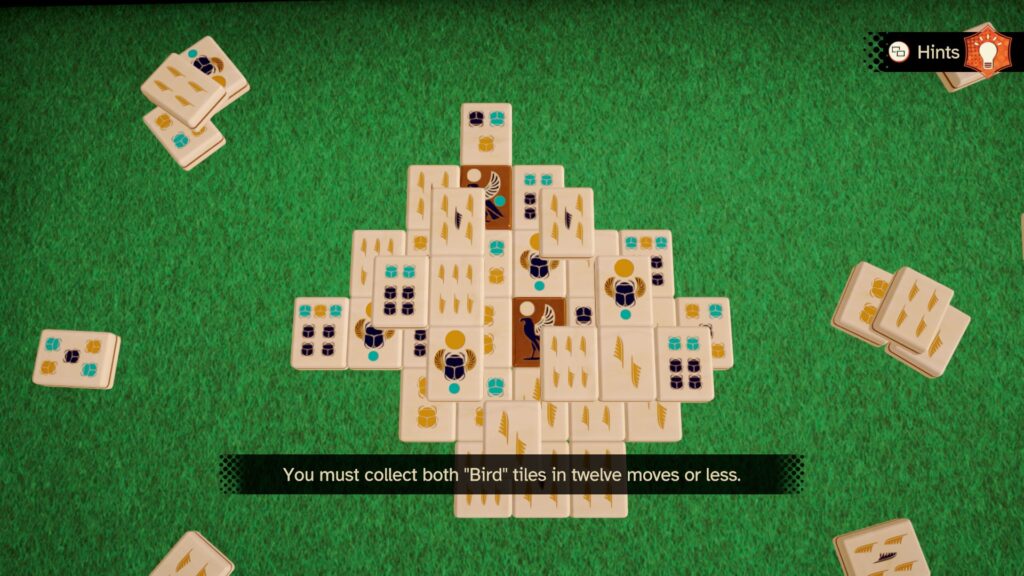Select the leftmost scarab tile of the stack
This screenshot has height=576, width=1024.
pyautogui.click(x=320, y=333)
